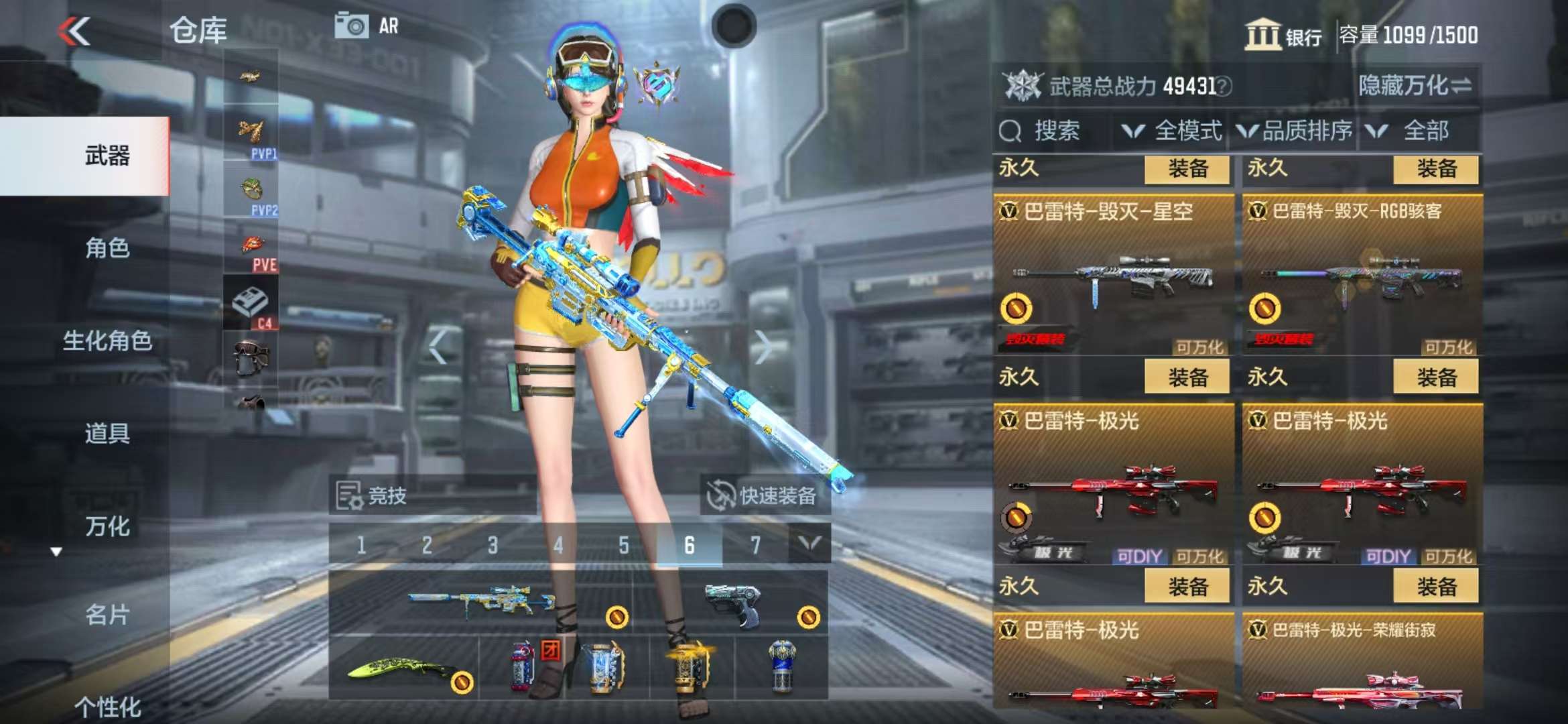The image size is (1568, 724).
Task: Open the 银行 bank
Action: point(1283,35)
